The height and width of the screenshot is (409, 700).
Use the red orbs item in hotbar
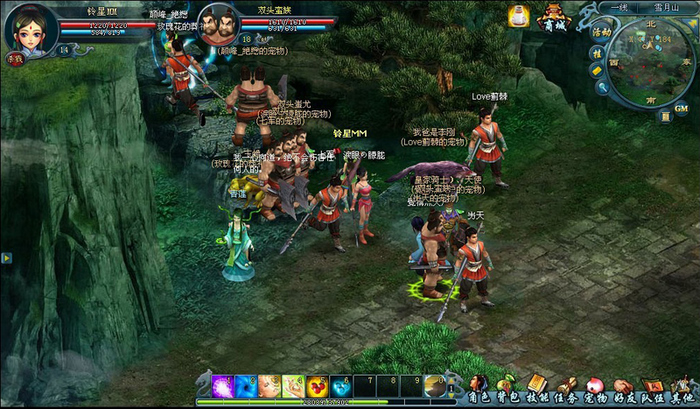[x=316, y=386]
